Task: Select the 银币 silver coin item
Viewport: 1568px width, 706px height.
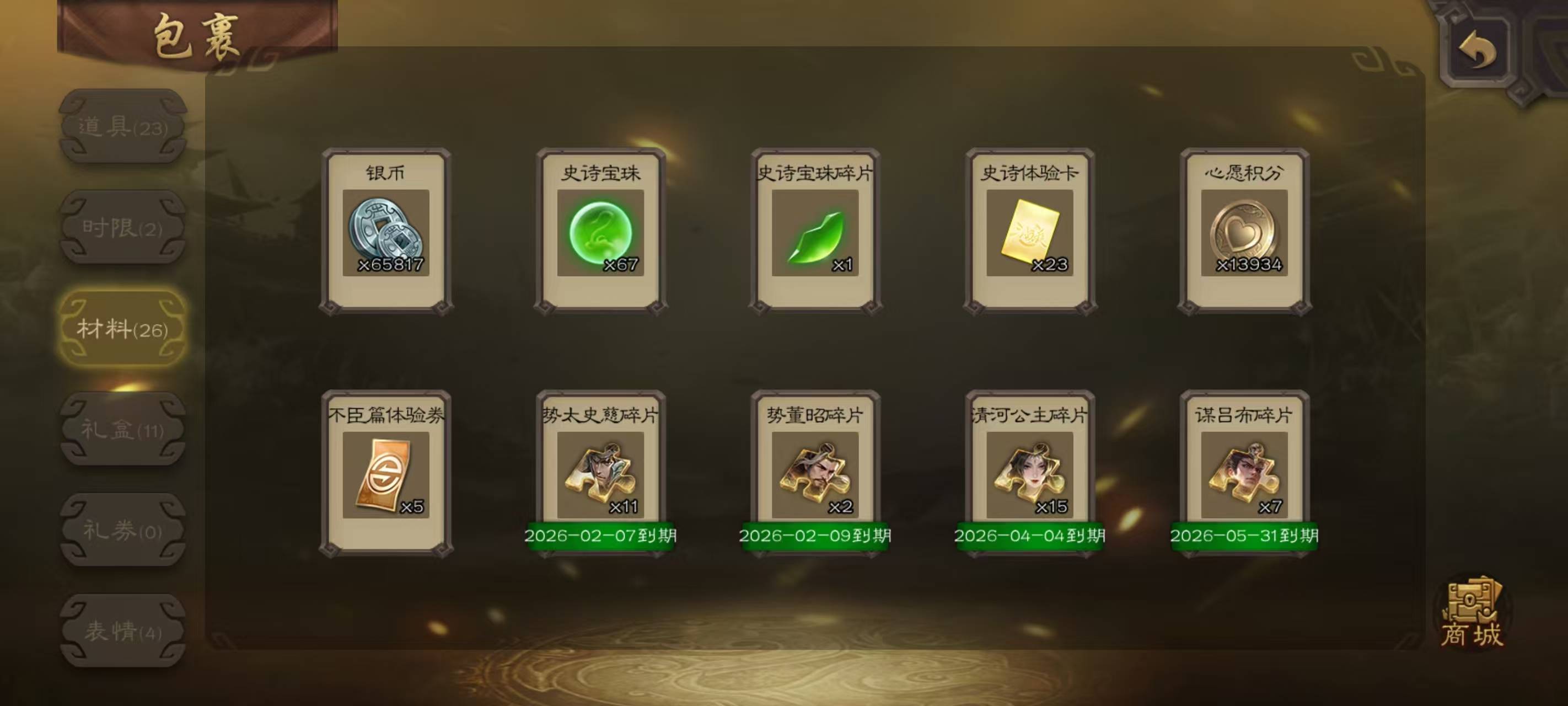Action: [x=386, y=232]
